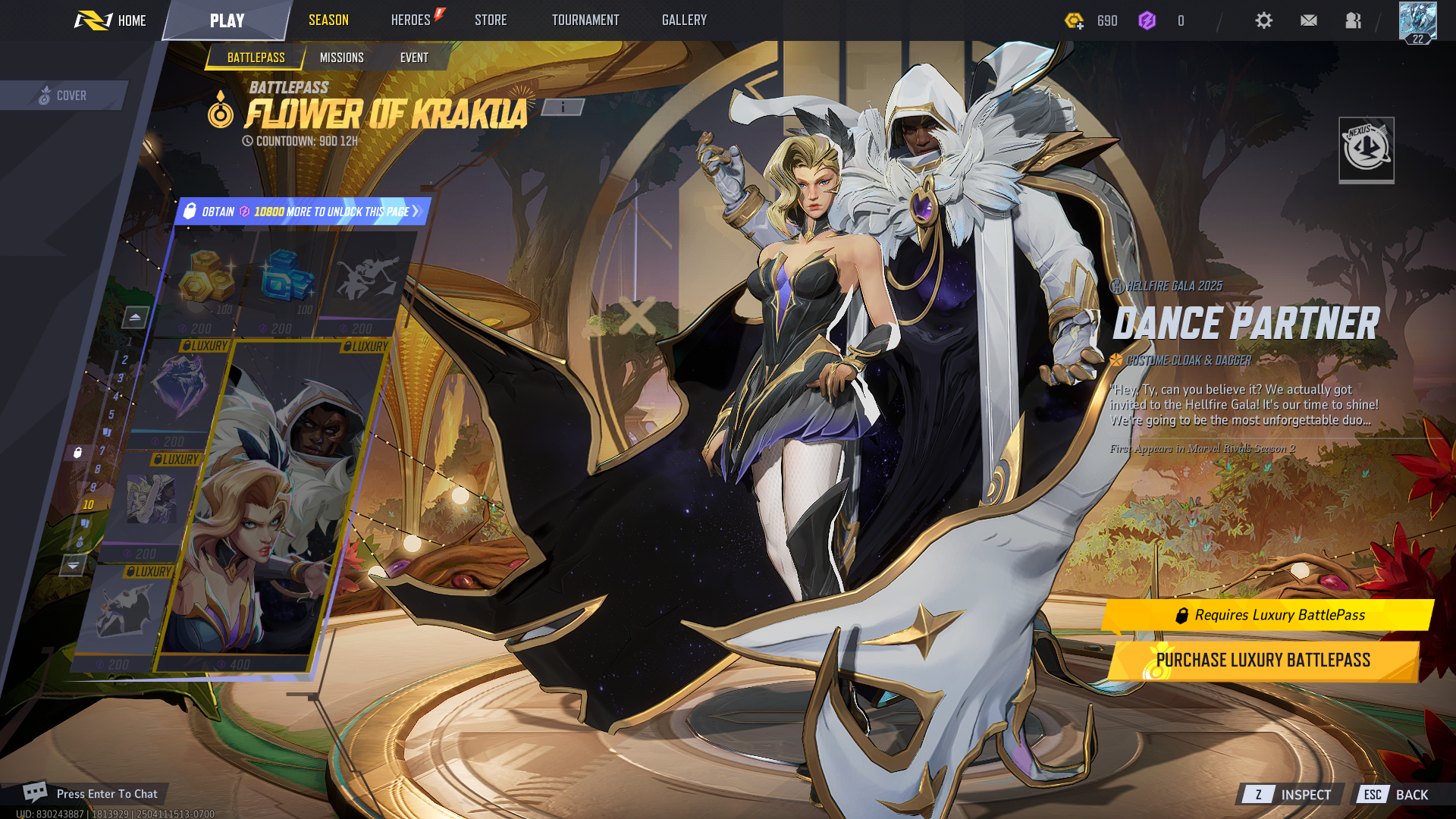View the player profile avatar
Screen dimensions: 1456x819
click(x=1417, y=22)
